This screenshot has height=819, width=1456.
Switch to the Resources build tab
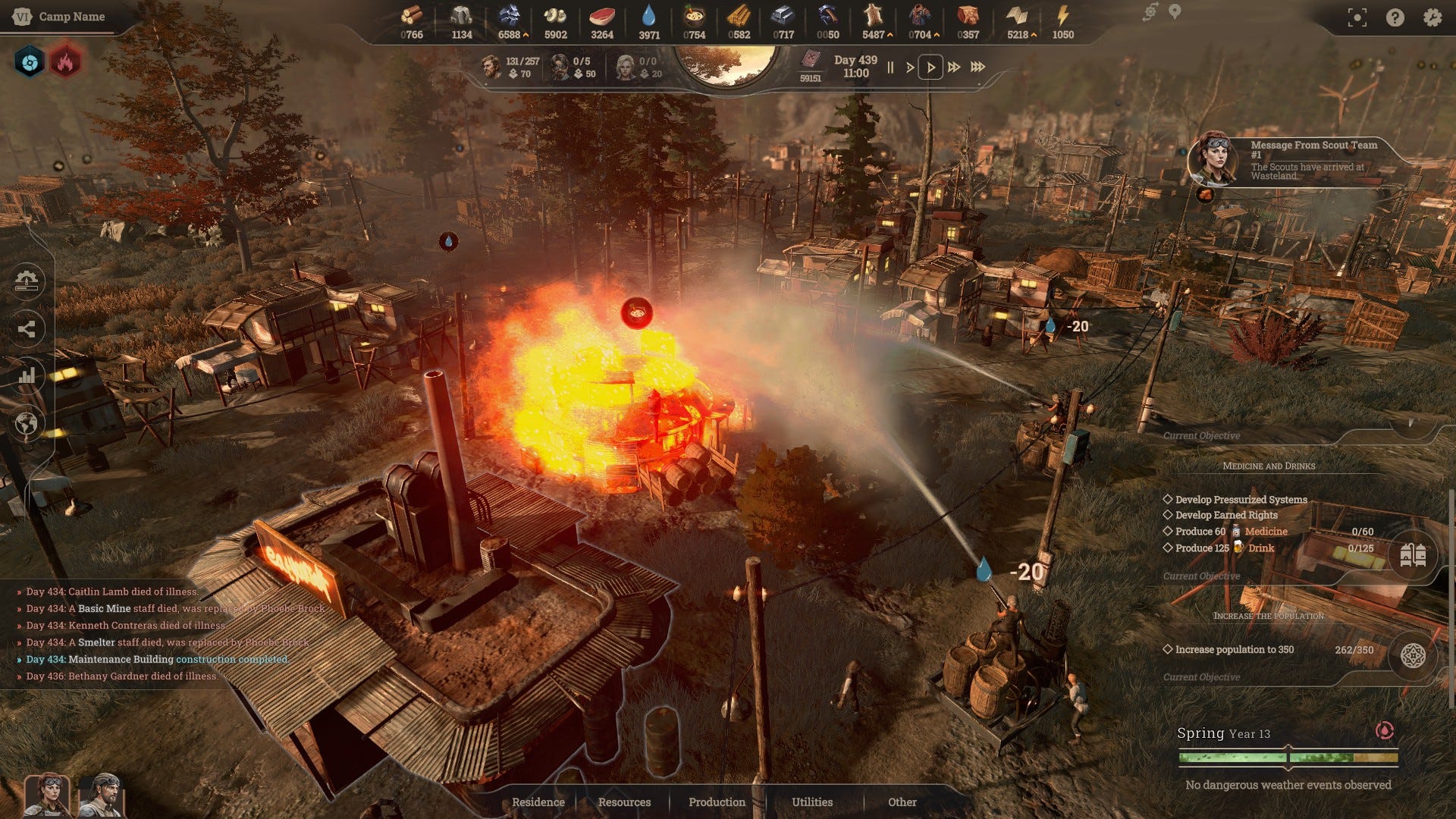coord(624,802)
